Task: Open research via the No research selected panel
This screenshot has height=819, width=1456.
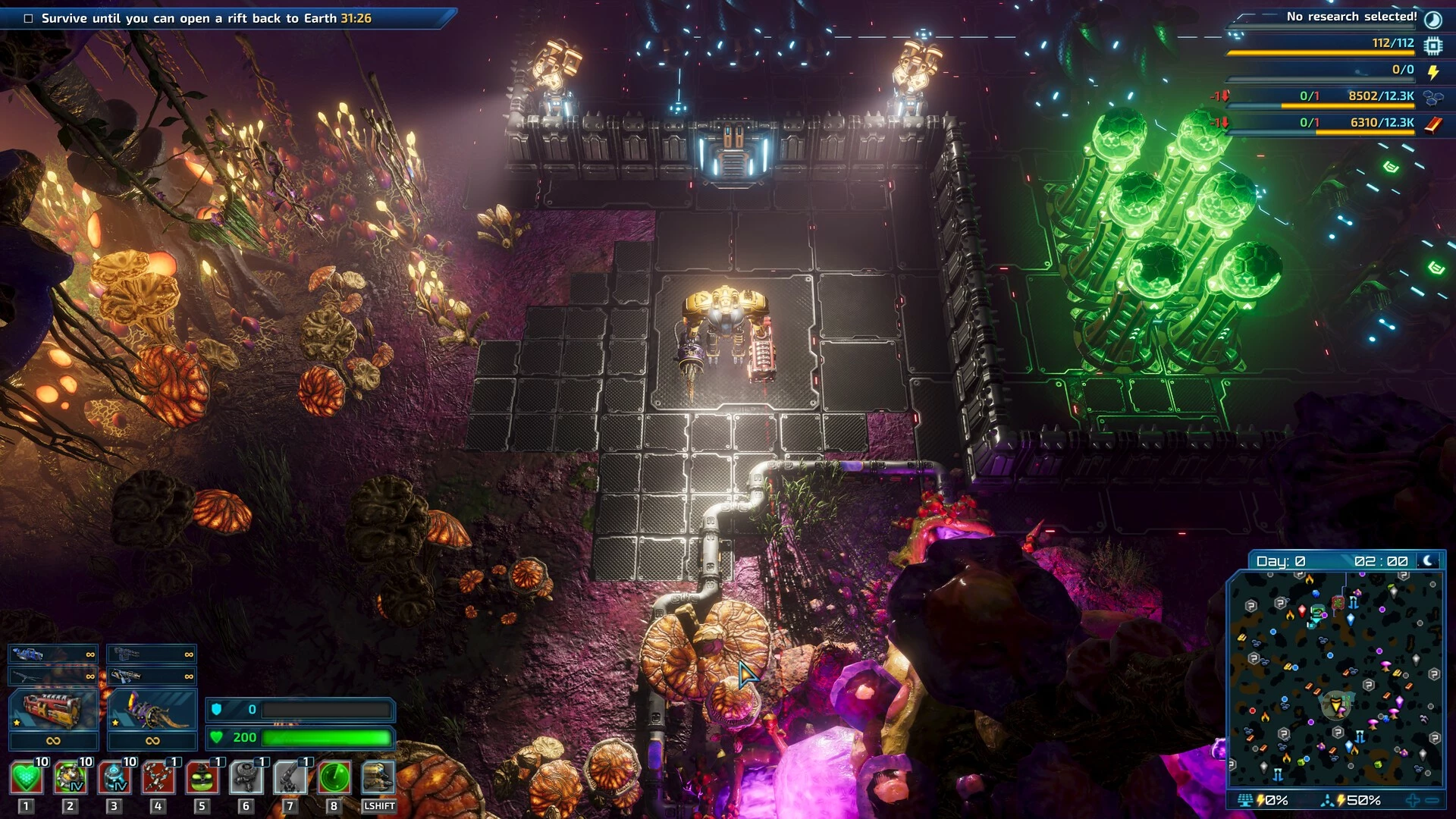Action: click(x=1351, y=17)
